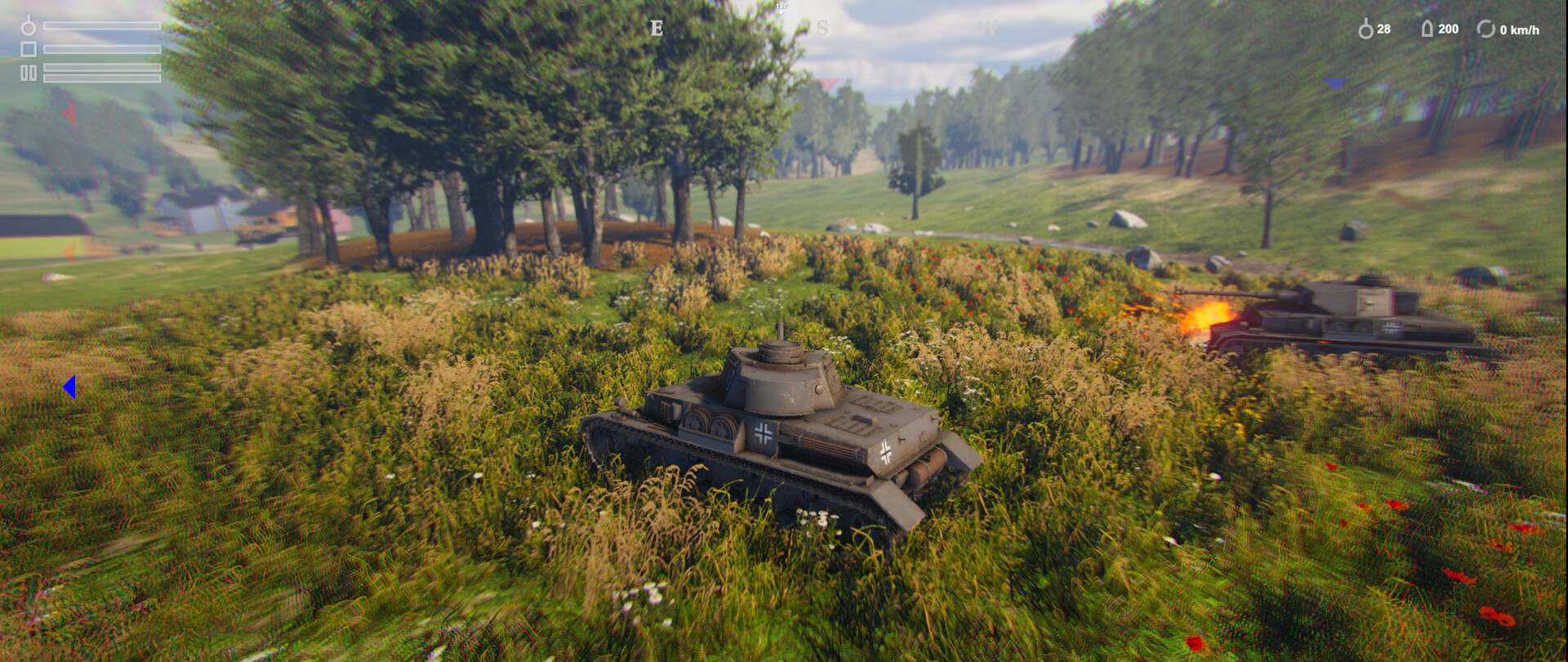Click the square module icon in top-left HUD
The height and width of the screenshot is (662, 1568).
click(x=29, y=50)
